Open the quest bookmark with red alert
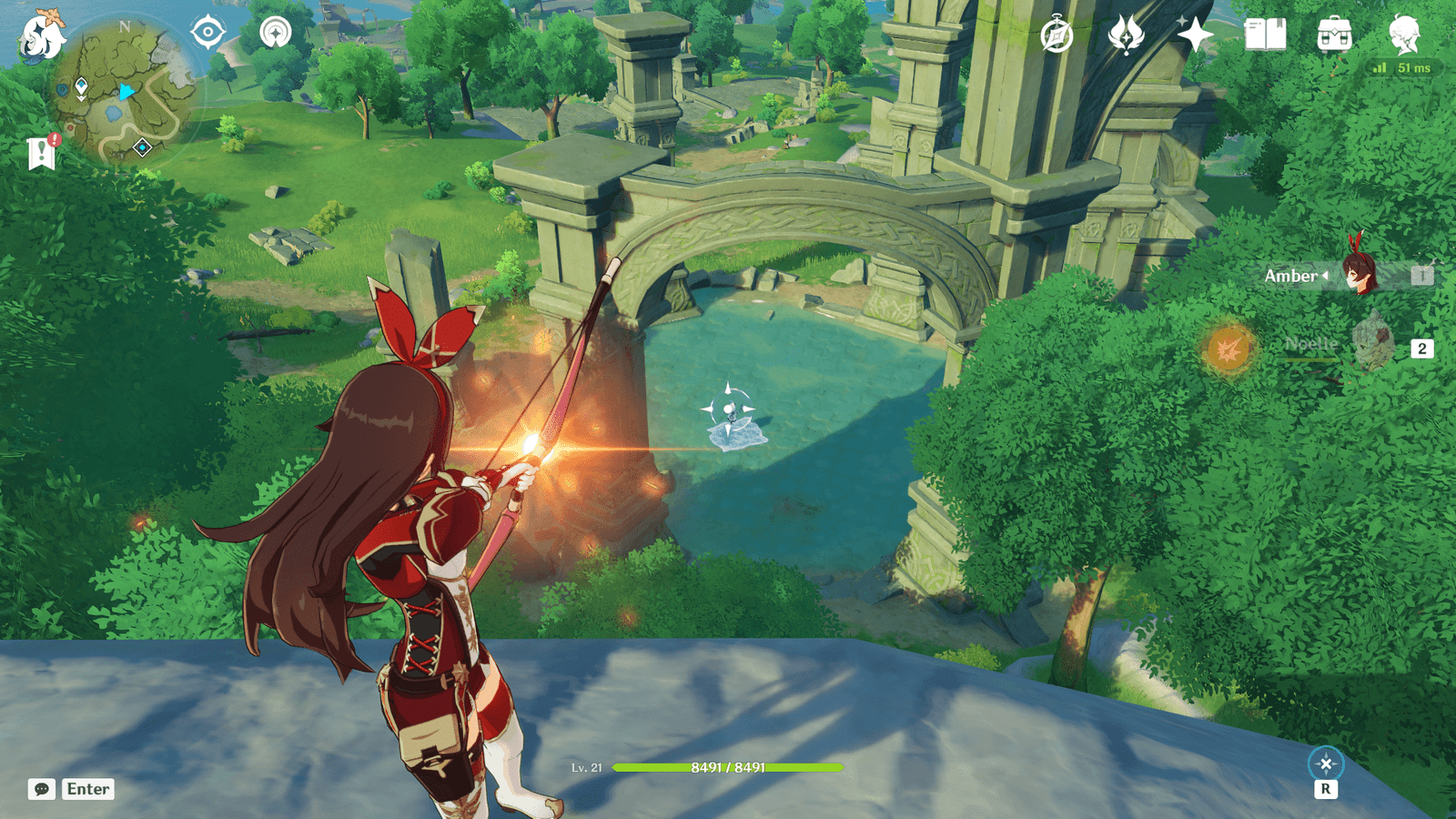1456x819 pixels. [42, 153]
